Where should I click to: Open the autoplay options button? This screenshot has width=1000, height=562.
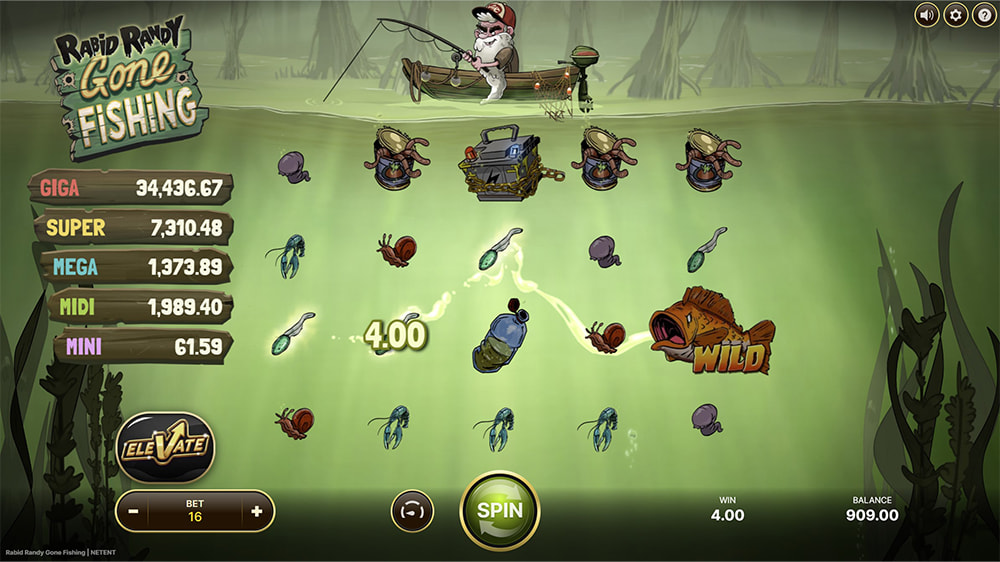[411, 510]
